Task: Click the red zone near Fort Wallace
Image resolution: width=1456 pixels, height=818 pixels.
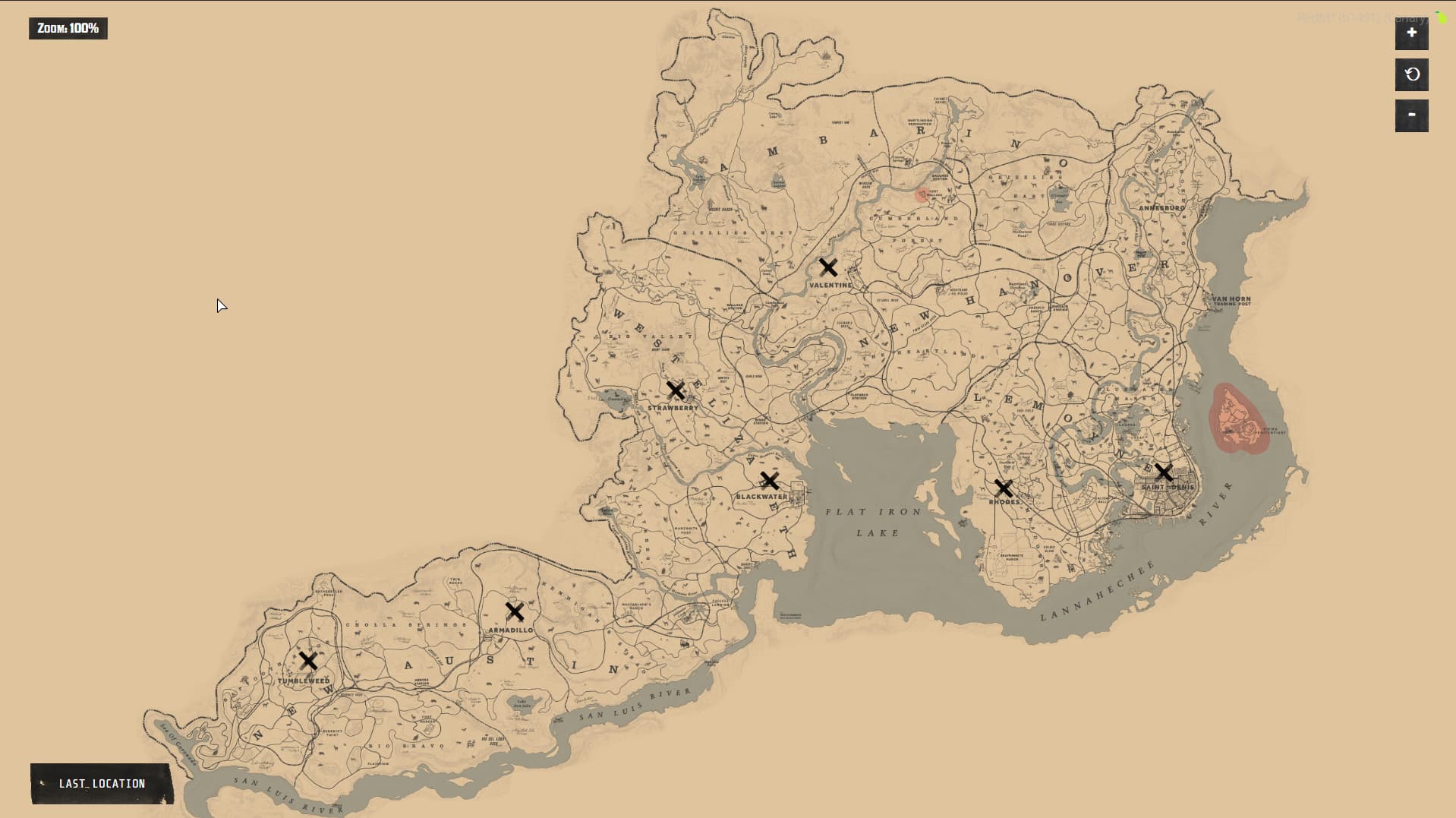Action: tap(921, 194)
